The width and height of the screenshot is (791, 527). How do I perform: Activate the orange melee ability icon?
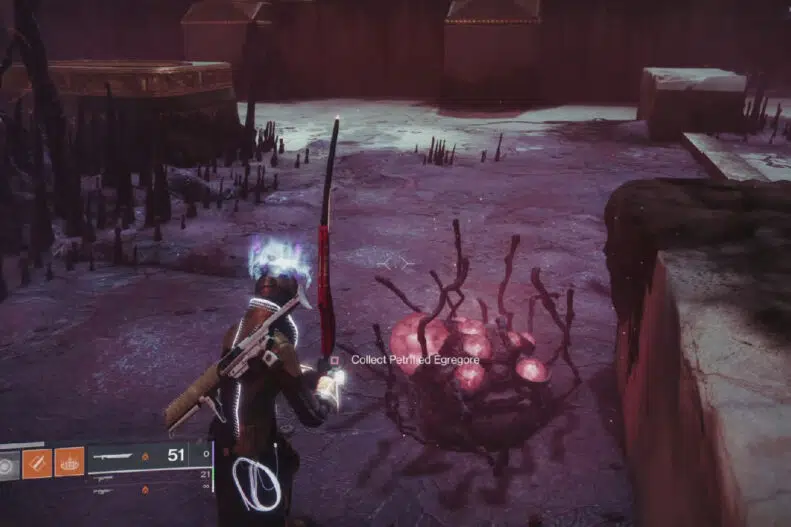(x=37, y=463)
